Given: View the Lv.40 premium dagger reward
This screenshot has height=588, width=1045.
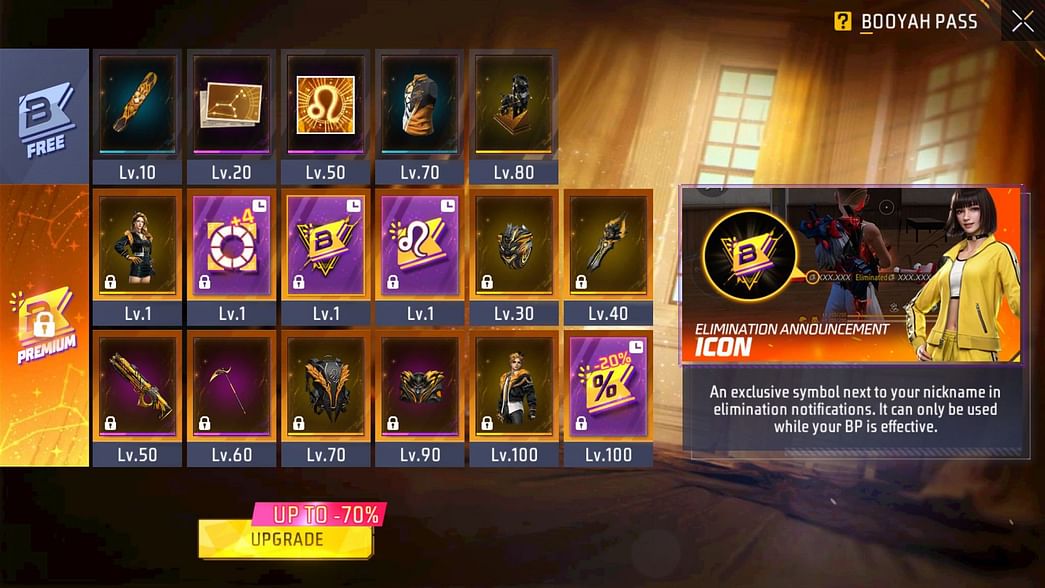Looking at the screenshot, I should coord(608,246).
